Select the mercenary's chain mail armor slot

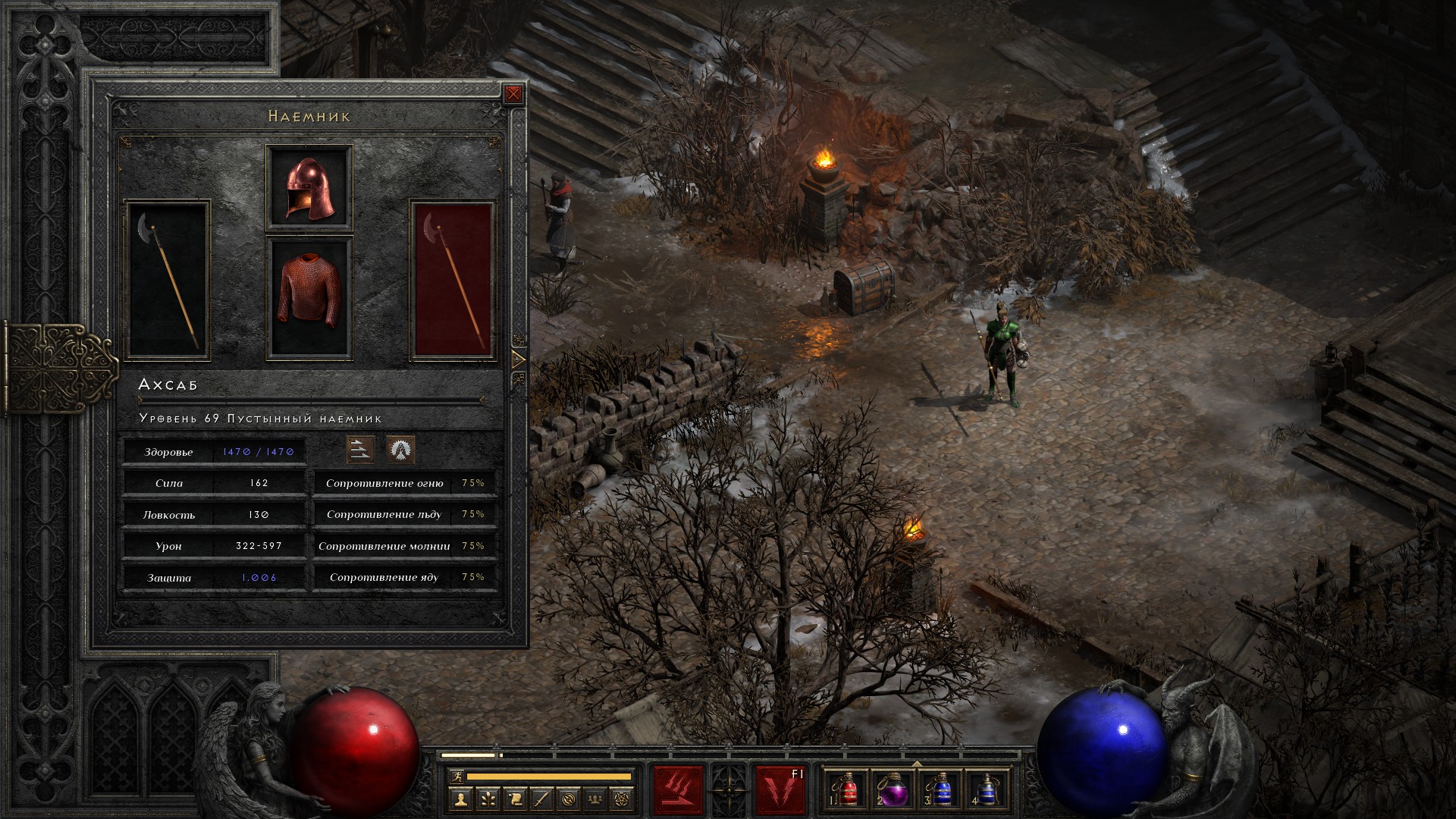pyautogui.click(x=309, y=298)
